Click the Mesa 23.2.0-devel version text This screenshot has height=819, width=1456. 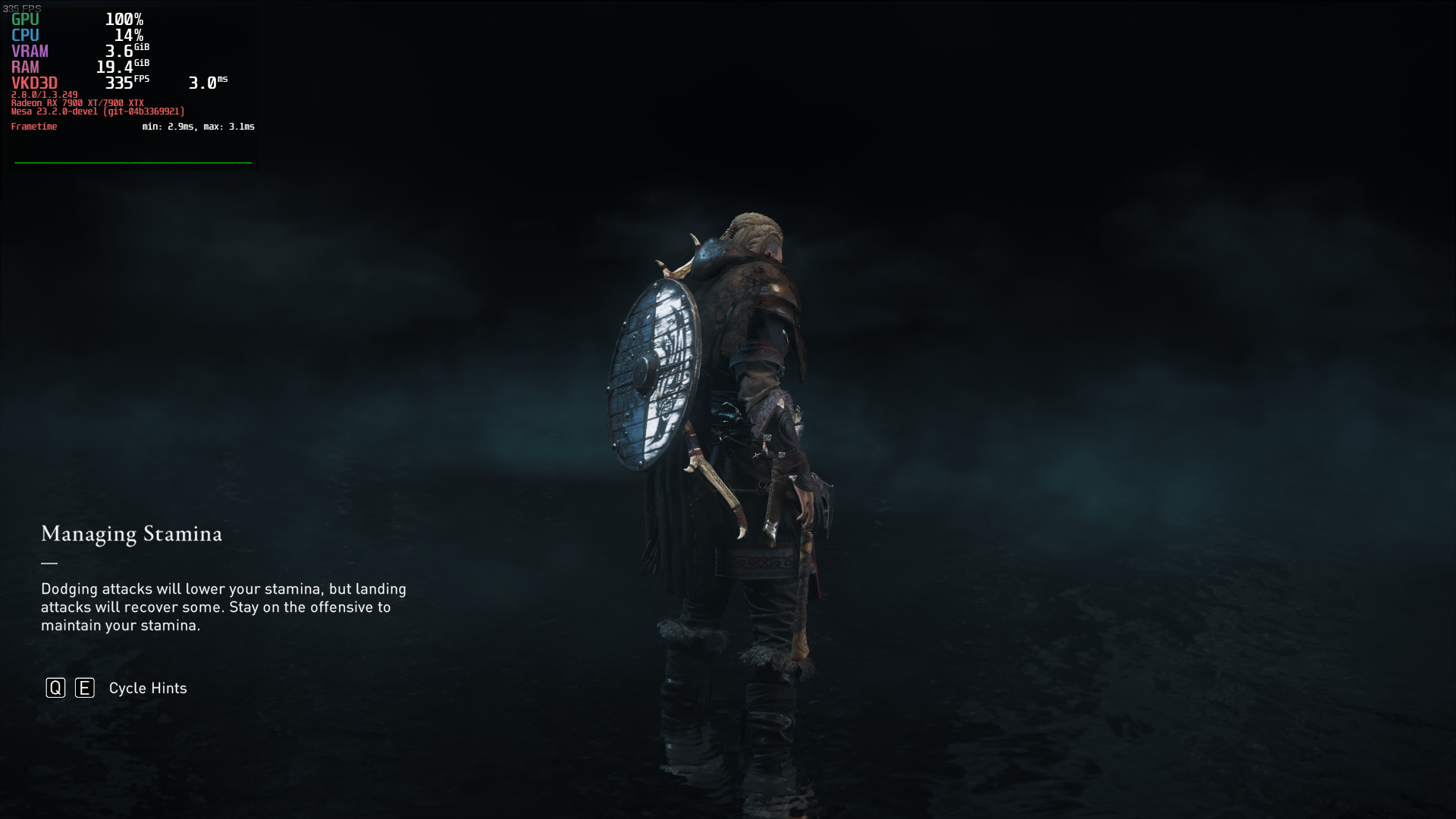click(x=97, y=110)
